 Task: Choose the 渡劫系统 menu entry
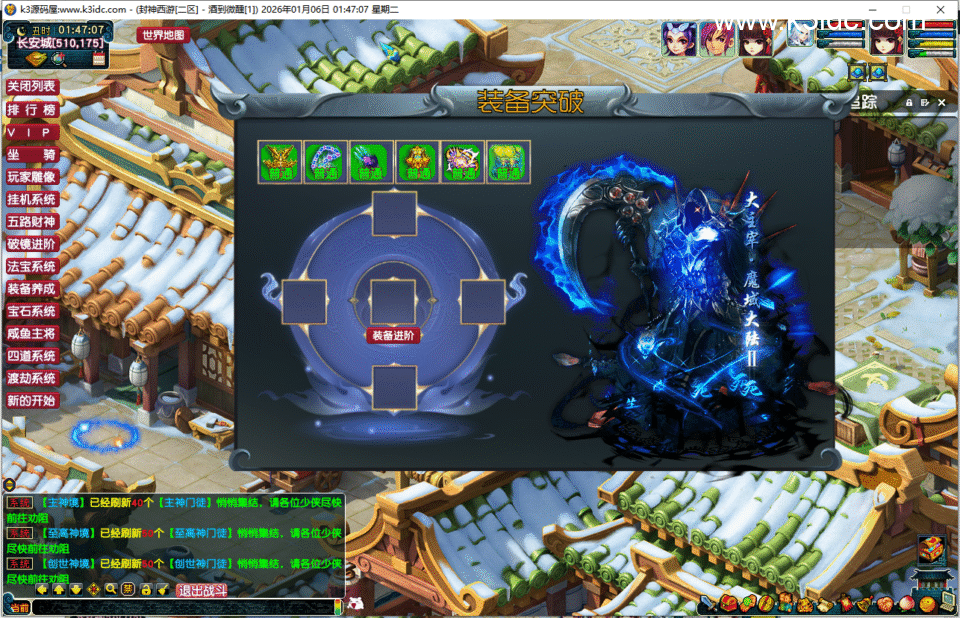click(32, 378)
